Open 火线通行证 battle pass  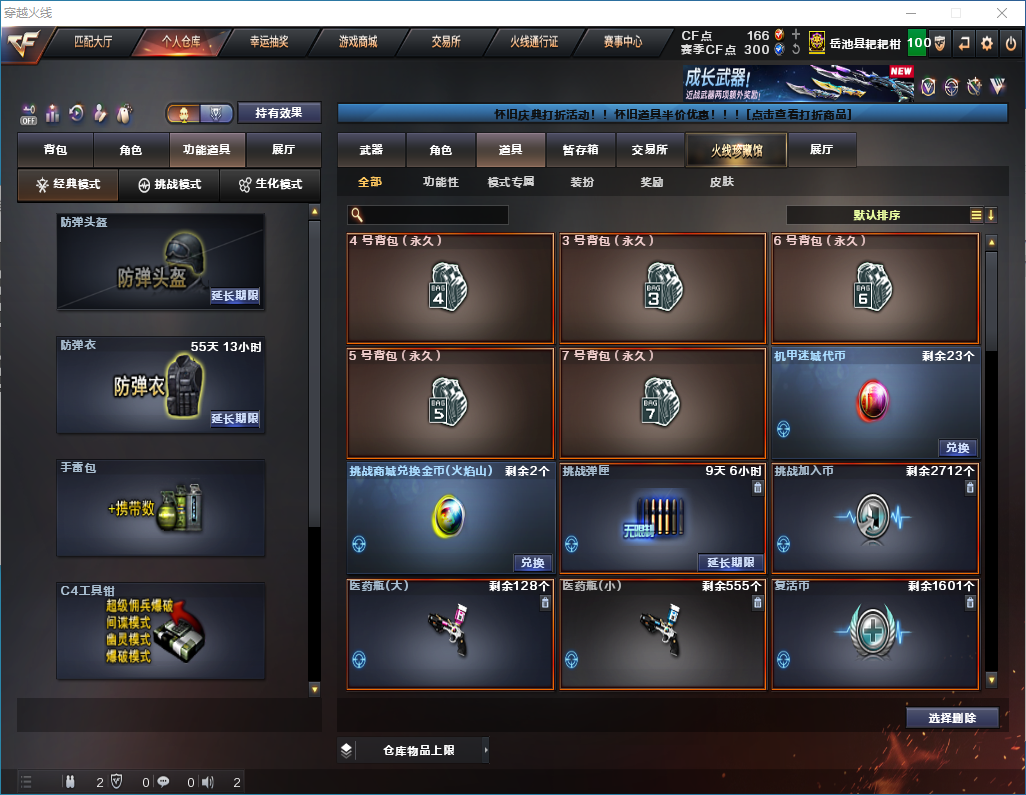(x=534, y=42)
